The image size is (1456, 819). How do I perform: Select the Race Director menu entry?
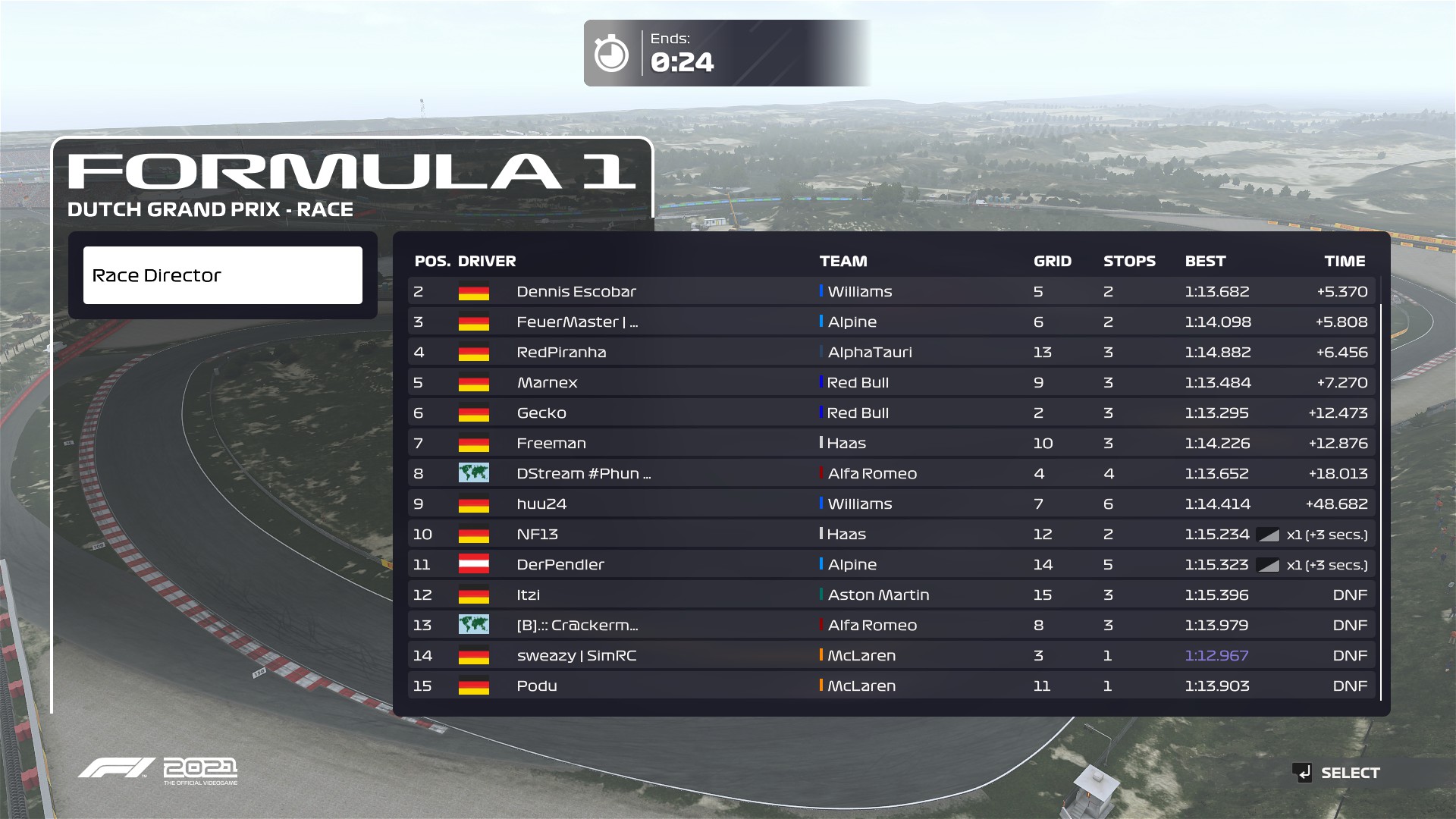pos(222,275)
